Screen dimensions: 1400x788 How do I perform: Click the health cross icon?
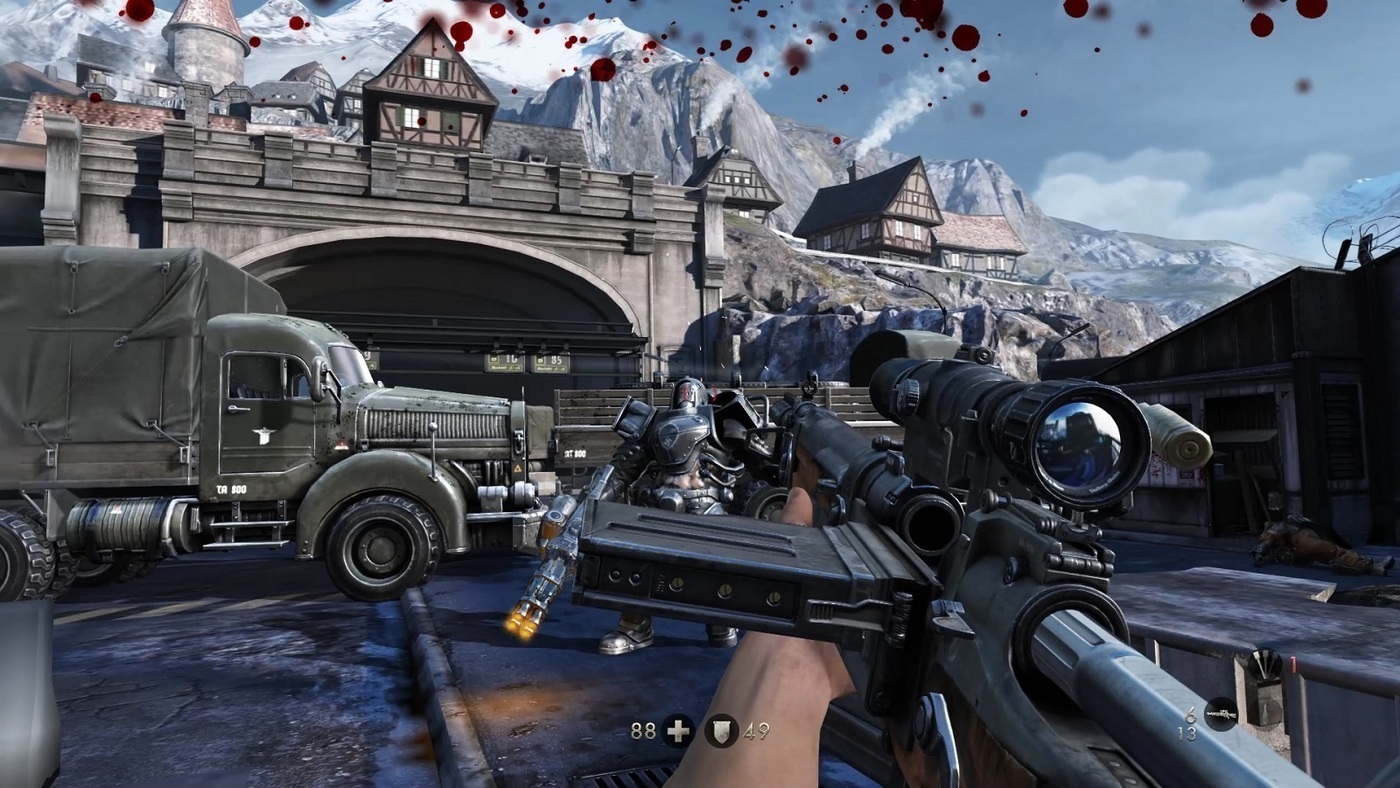click(677, 731)
